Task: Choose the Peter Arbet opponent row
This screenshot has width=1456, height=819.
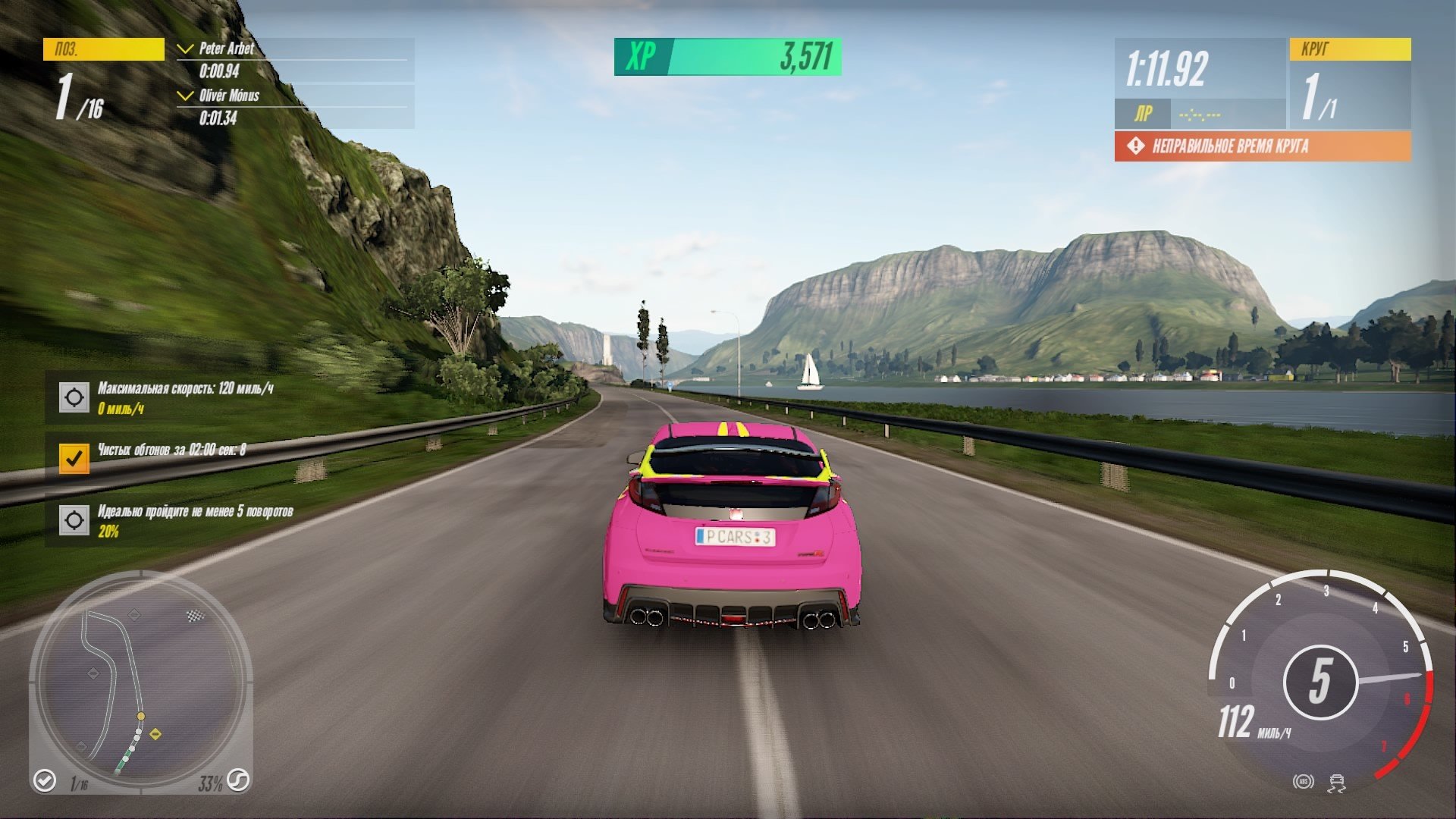Action: pos(295,60)
